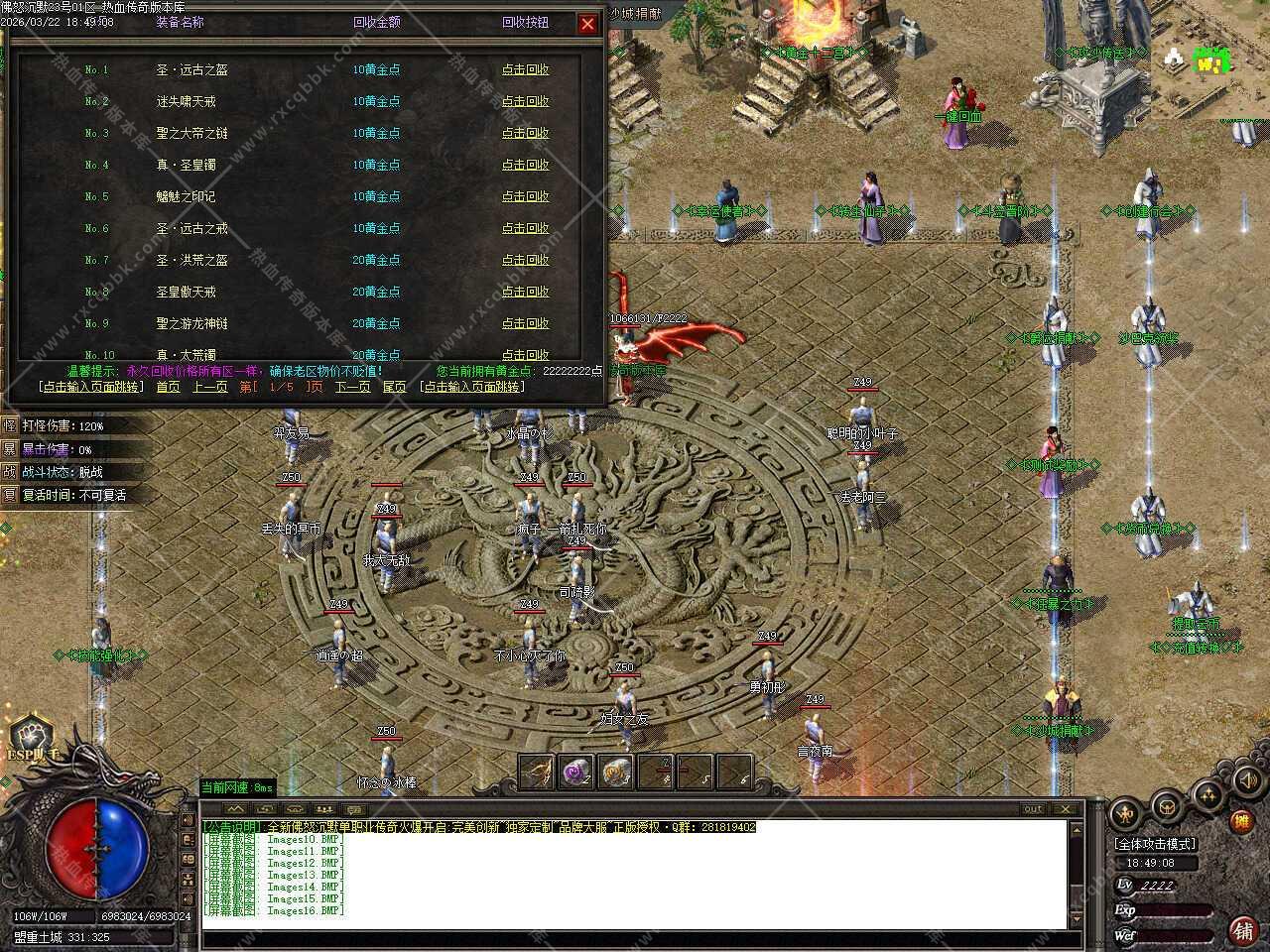Click the chat panel 'out' button
Viewport: 1270px width, 952px height.
coord(1033,809)
